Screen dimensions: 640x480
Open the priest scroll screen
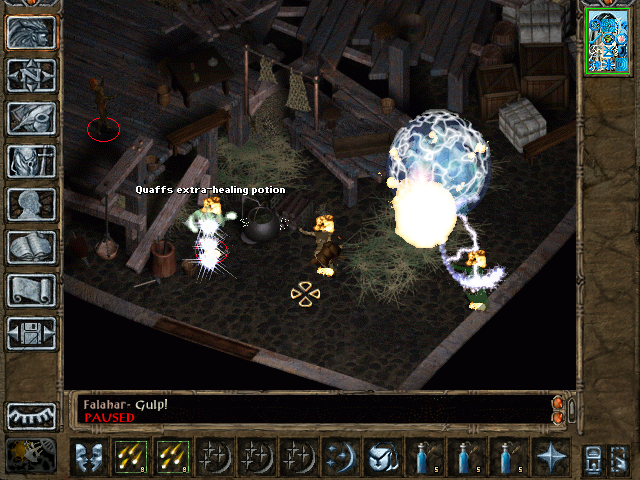[31, 290]
